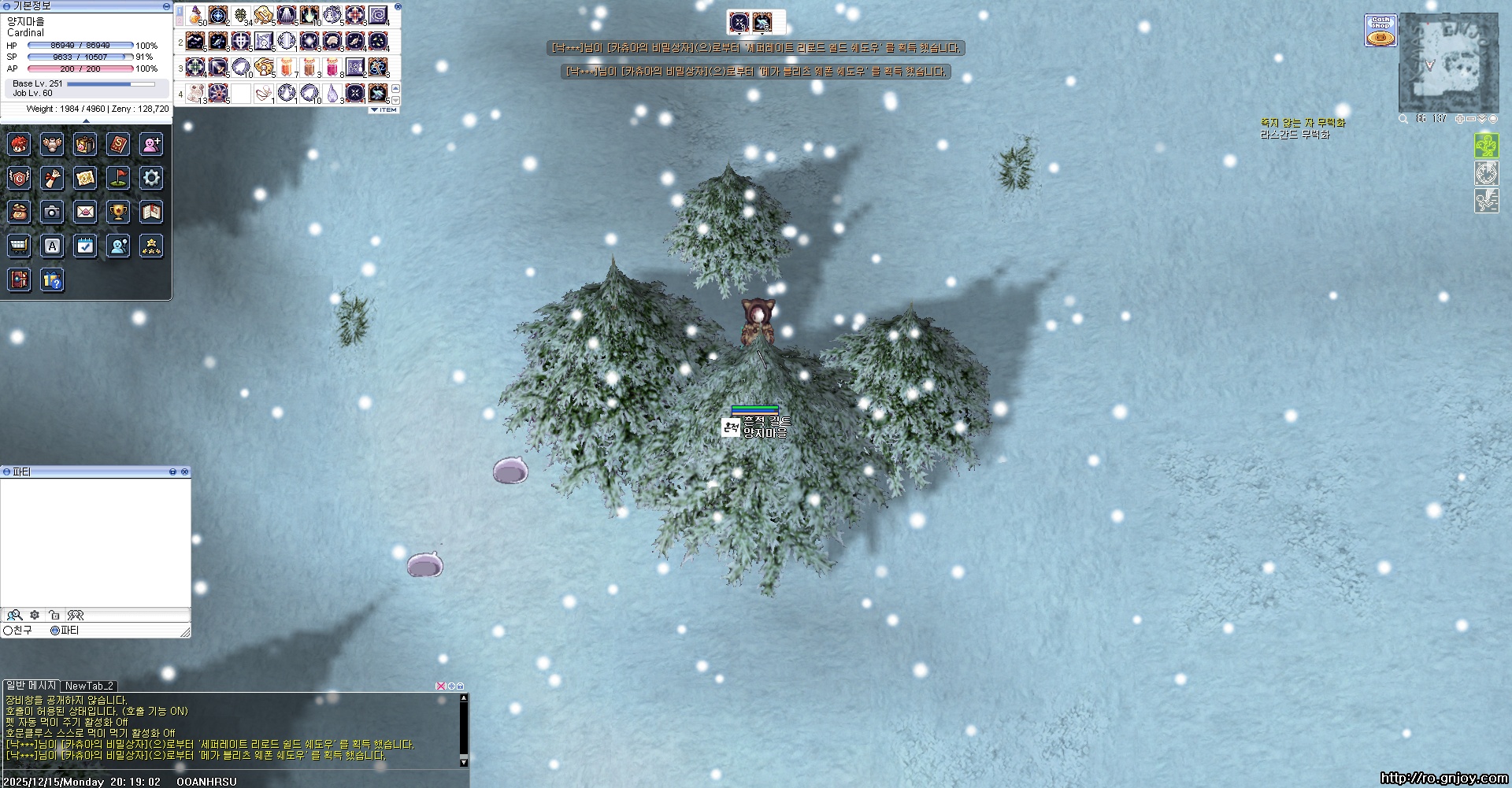Viewport: 1512px width, 788px height.
Task: Open the world map parchment icon
Action: pos(85,178)
